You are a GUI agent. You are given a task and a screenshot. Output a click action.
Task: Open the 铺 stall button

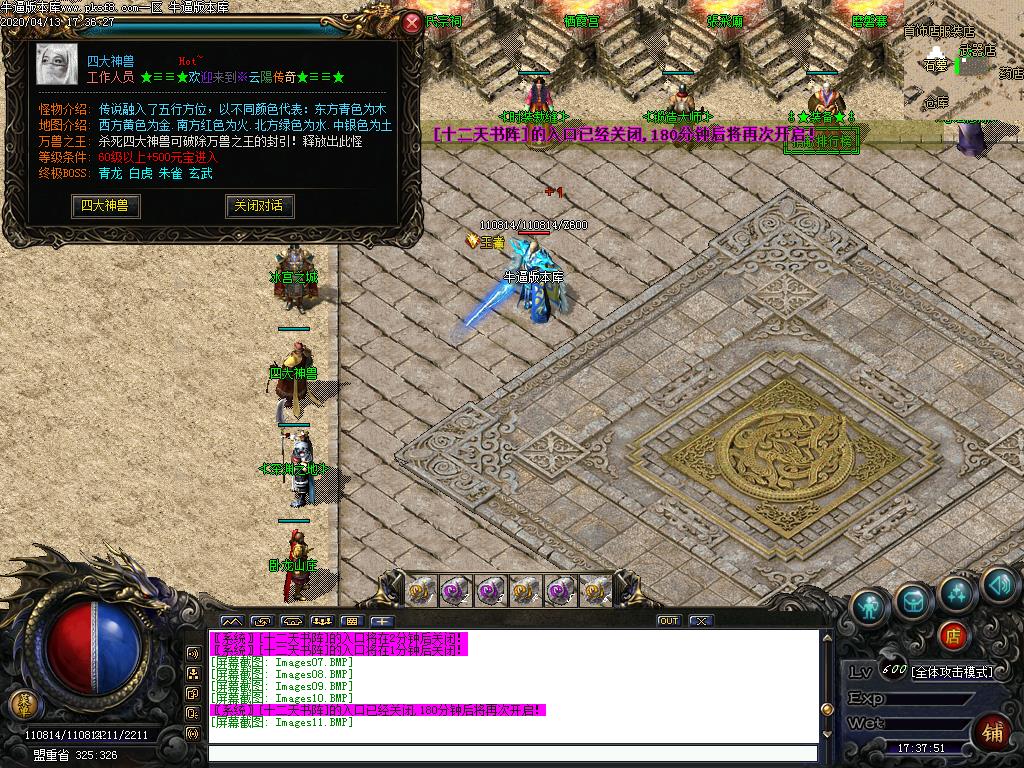click(x=992, y=732)
